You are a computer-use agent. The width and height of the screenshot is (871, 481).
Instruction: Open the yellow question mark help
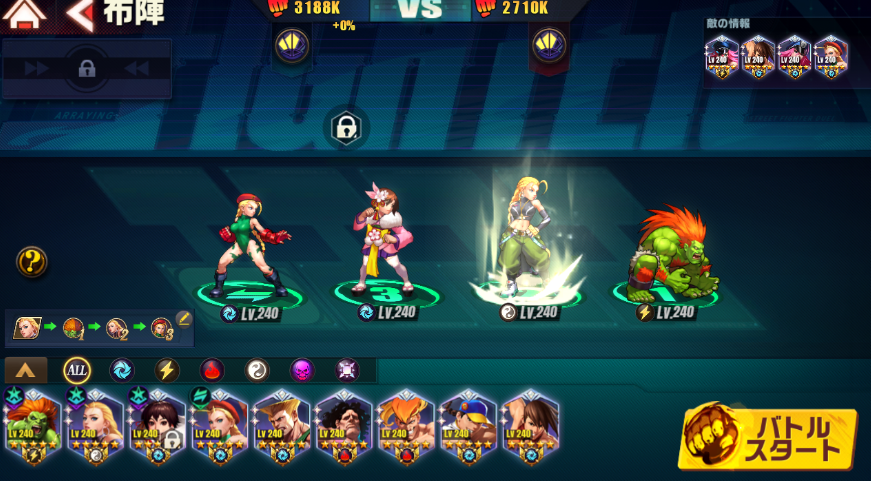point(32,263)
